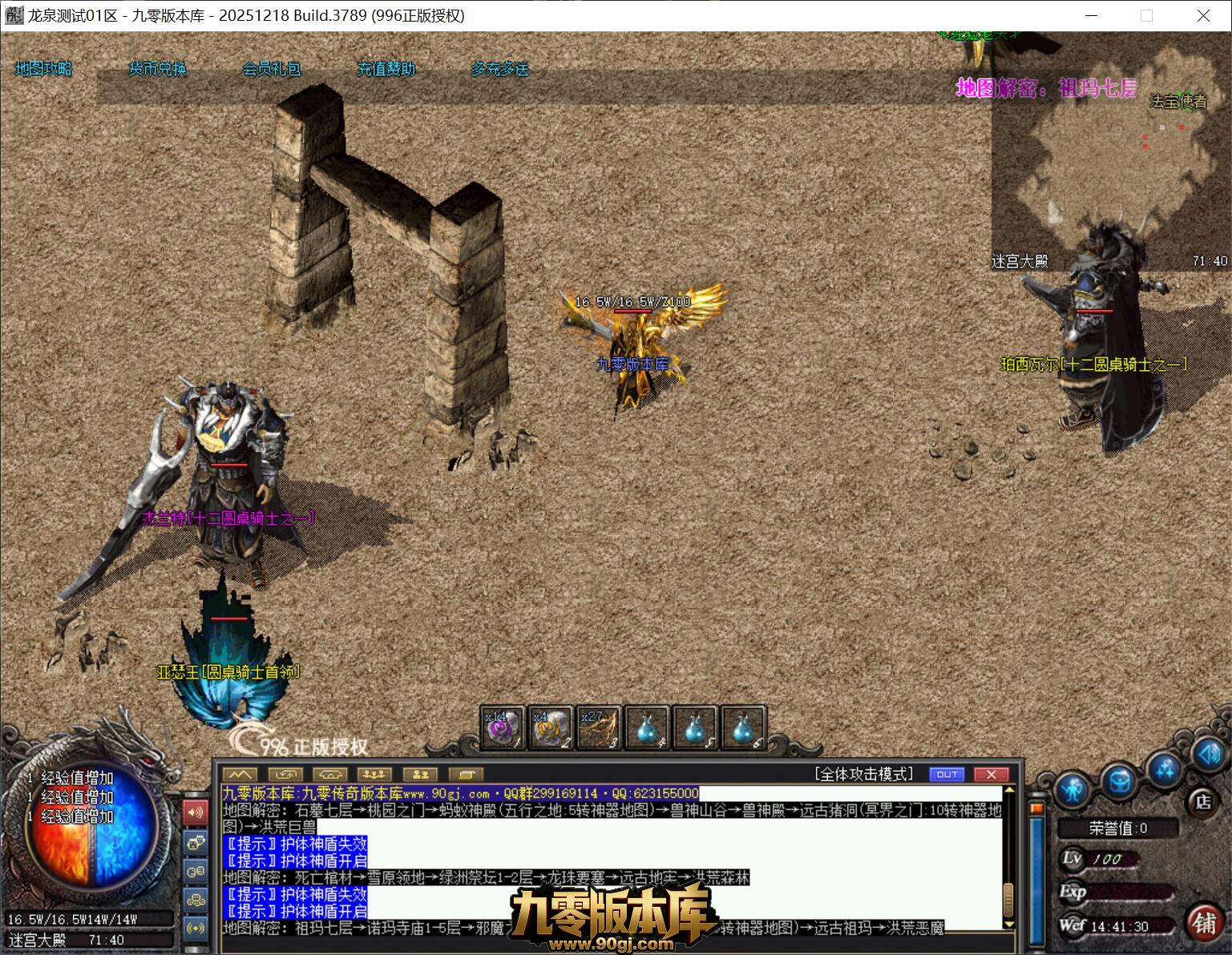Toggle the red speaker chat channel button
This screenshot has height=955, width=1232.
tap(195, 813)
